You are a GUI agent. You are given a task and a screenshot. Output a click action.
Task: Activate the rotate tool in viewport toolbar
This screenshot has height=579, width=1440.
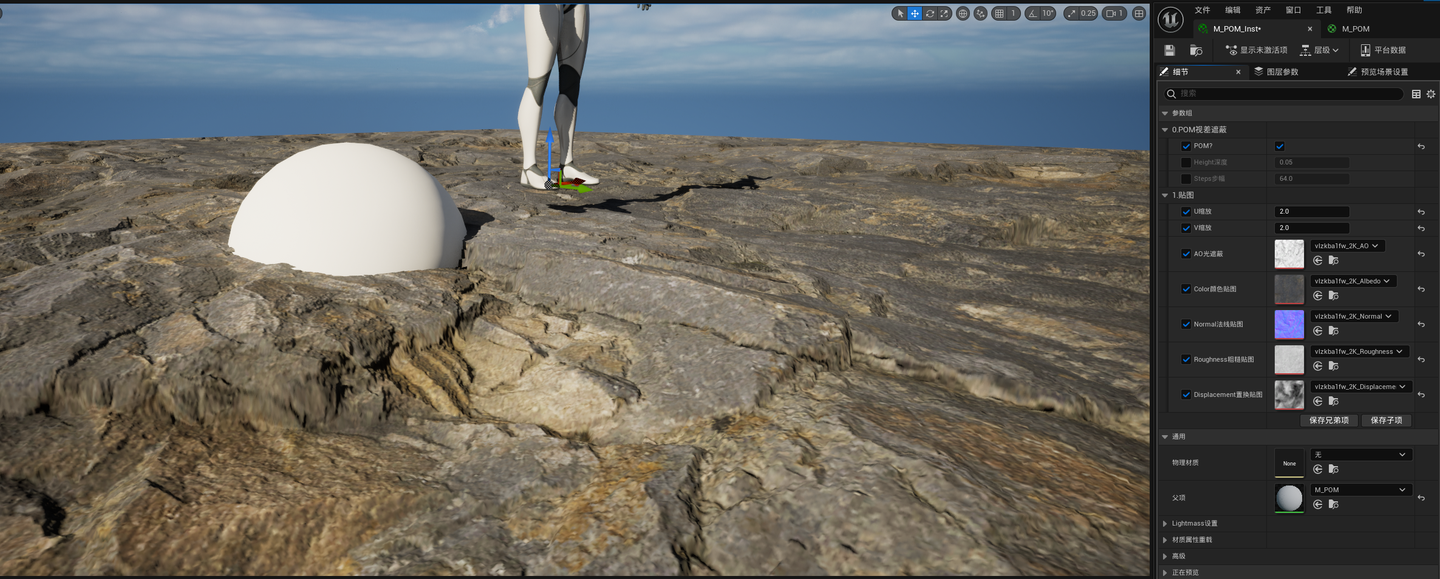(x=930, y=14)
